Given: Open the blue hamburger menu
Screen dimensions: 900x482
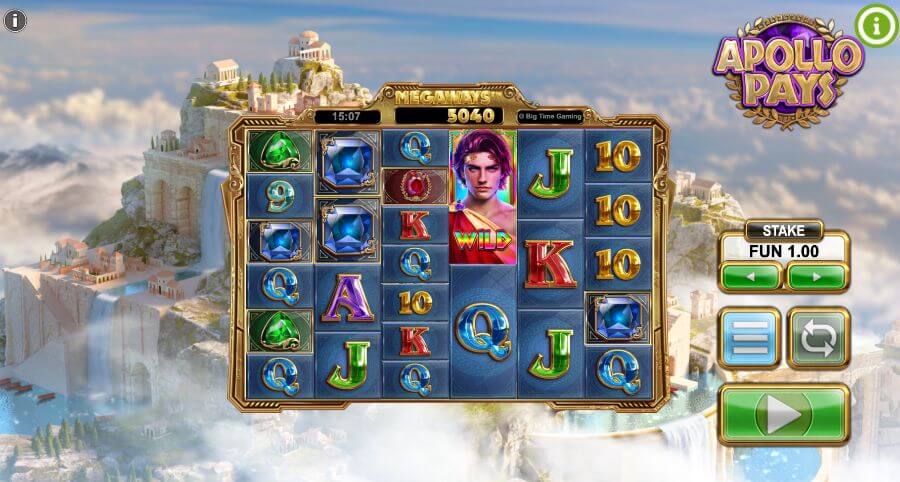Looking at the screenshot, I should click(749, 338).
